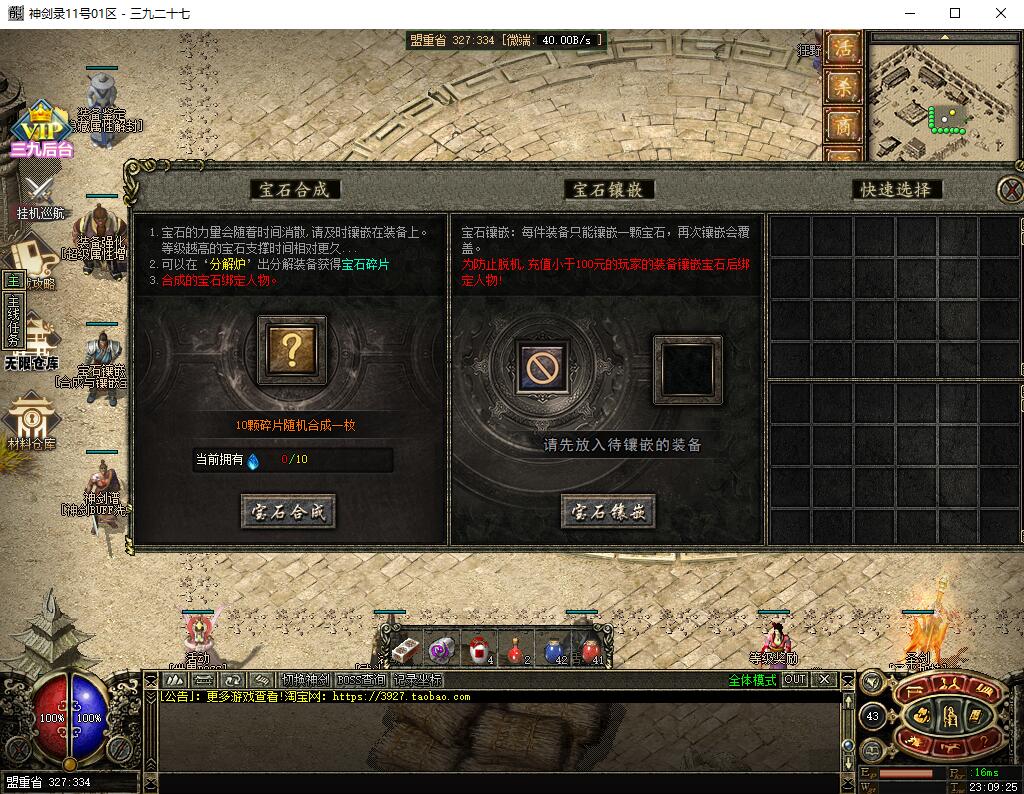Click the 活 activity button
Image resolution: width=1024 pixels, height=794 pixels.
[x=844, y=48]
